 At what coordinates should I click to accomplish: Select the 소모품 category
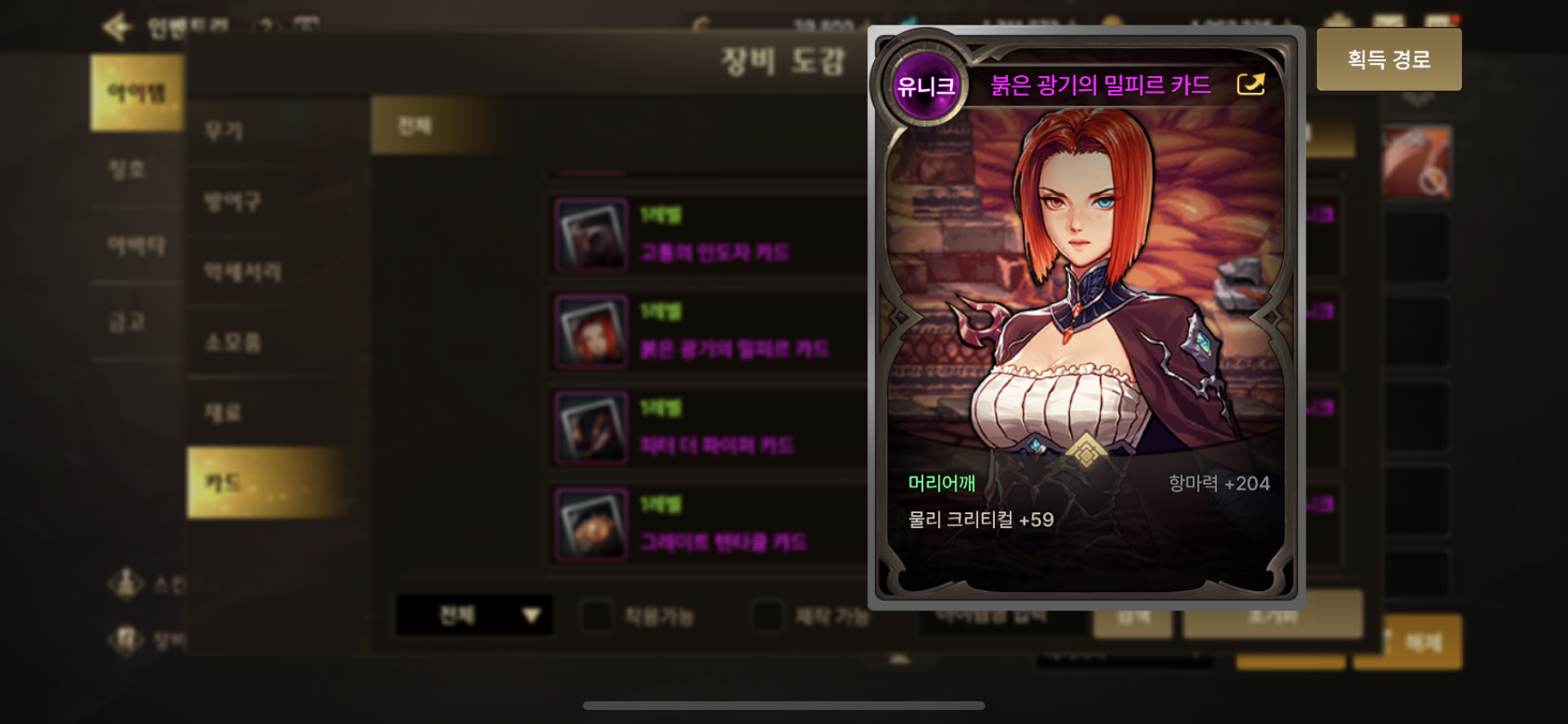click(233, 342)
